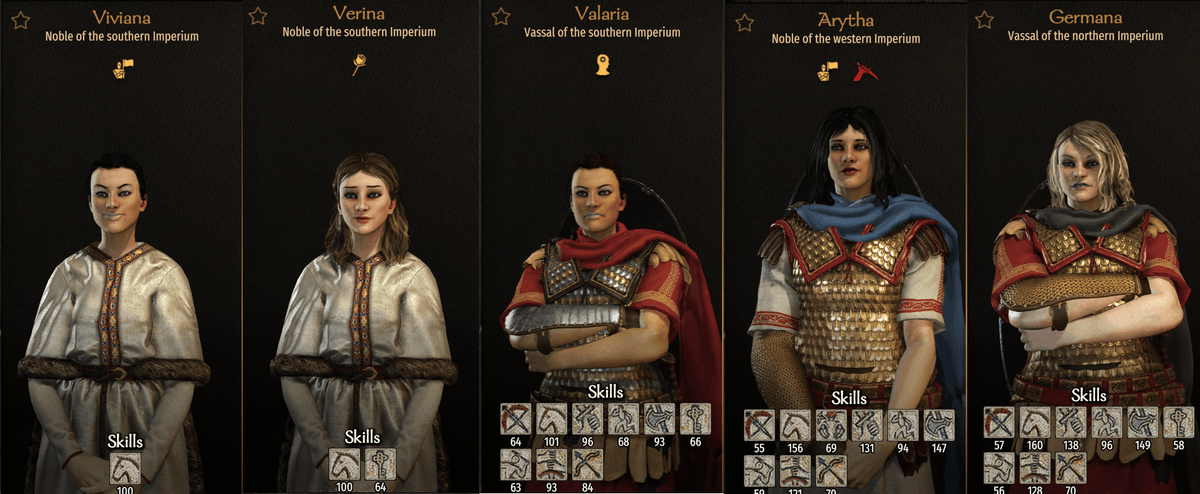Toggle Germana's favorite star
This screenshot has width=1200, height=494.
(x=984, y=19)
